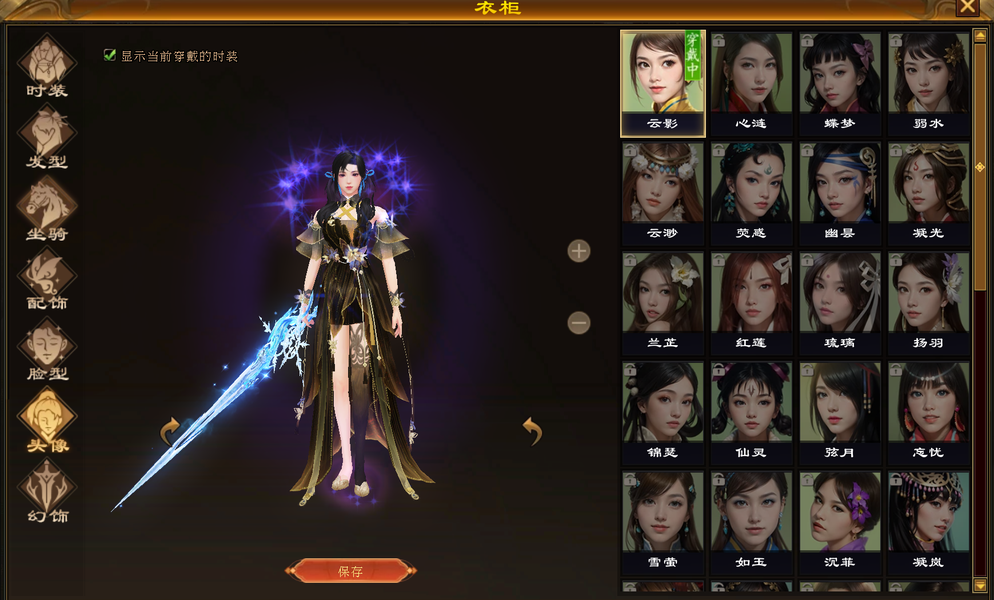Click the 保存 save button

pyautogui.click(x=350, y=571)
